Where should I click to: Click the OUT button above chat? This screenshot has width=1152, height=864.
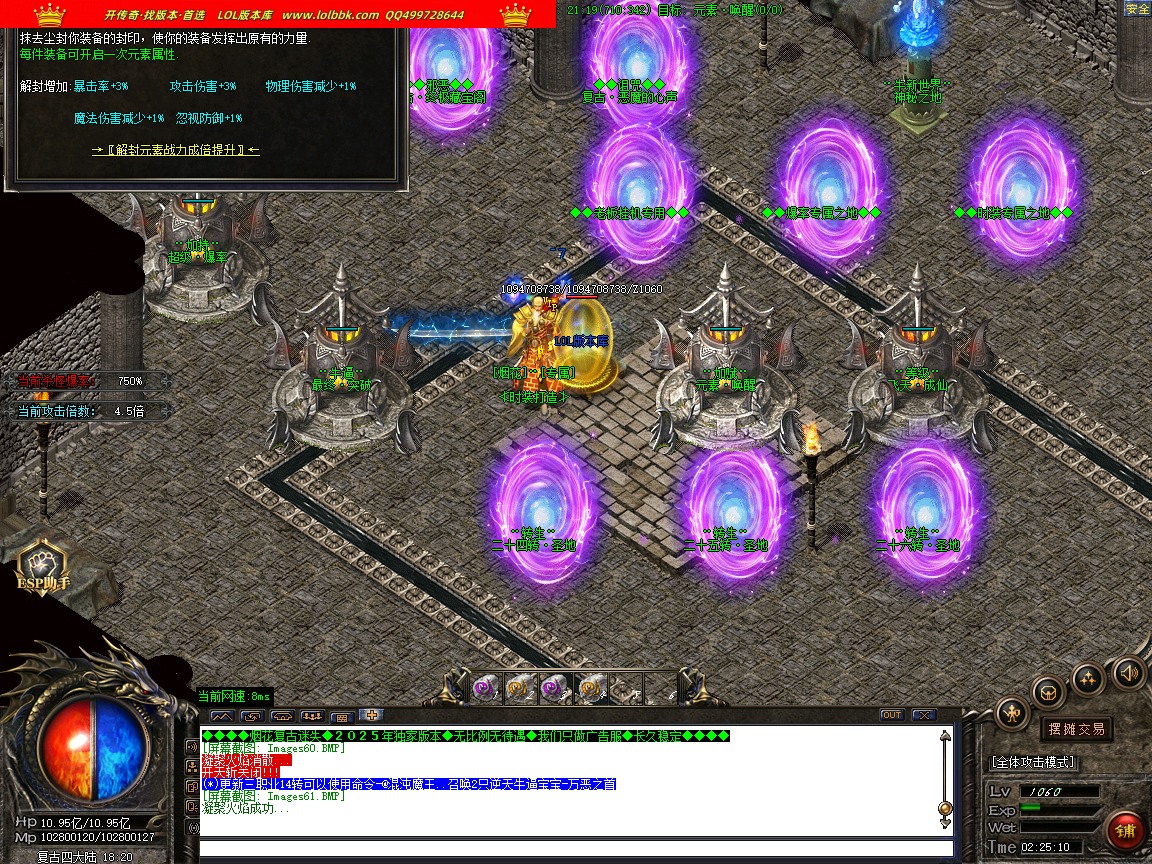891,715
